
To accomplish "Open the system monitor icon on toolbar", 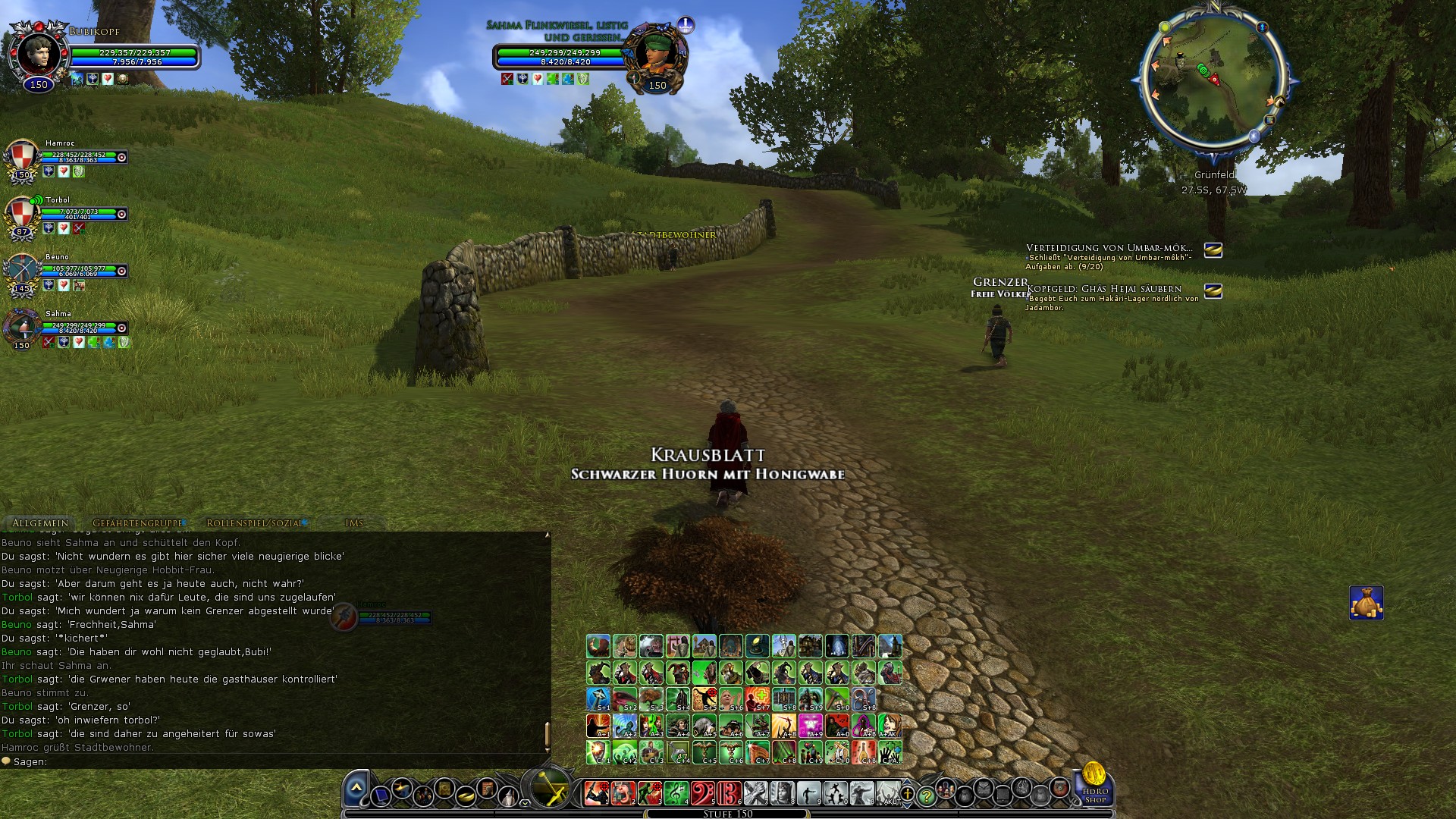I will pos(382,795).
